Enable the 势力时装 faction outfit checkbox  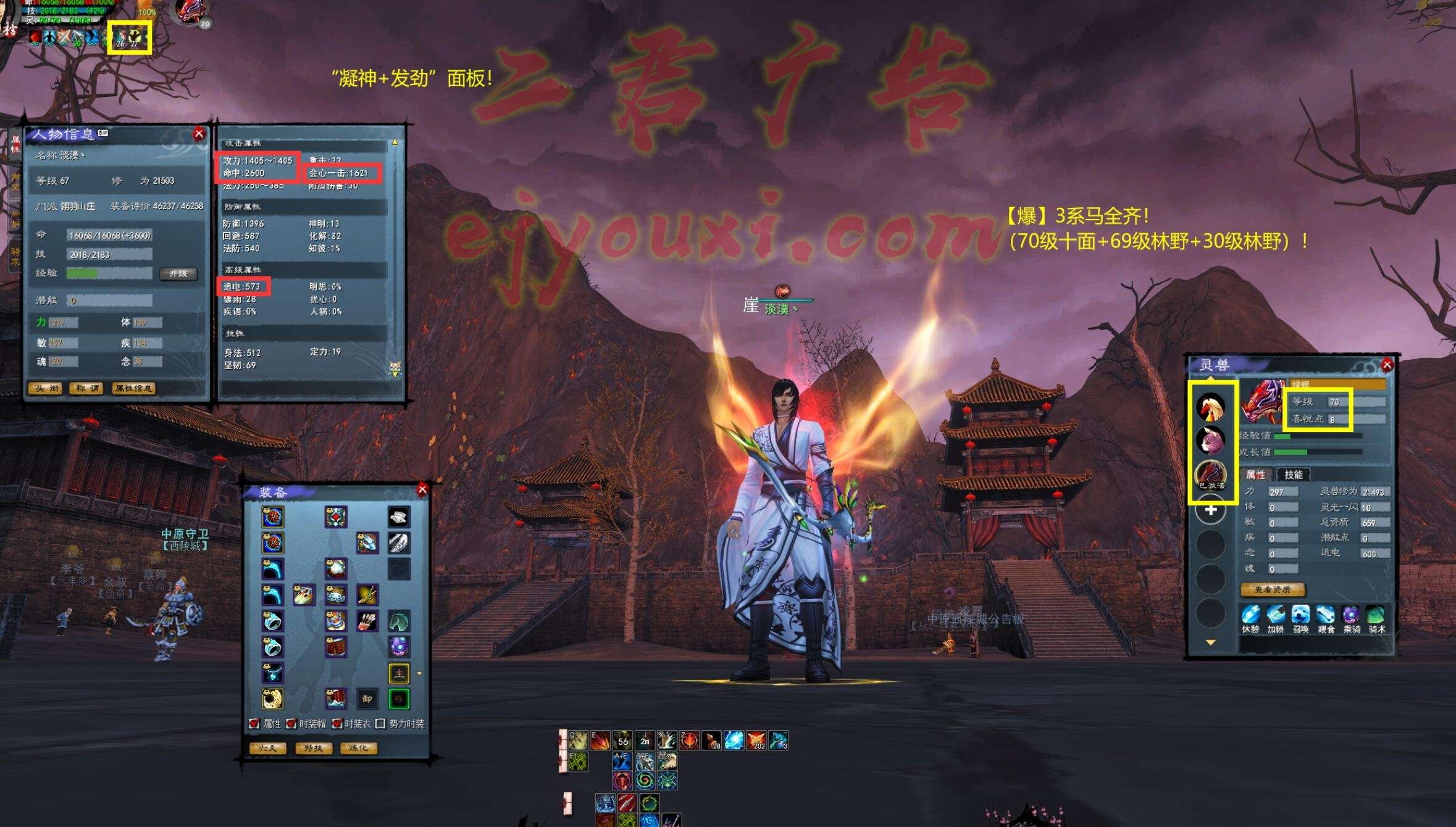(x=380, y=723)
